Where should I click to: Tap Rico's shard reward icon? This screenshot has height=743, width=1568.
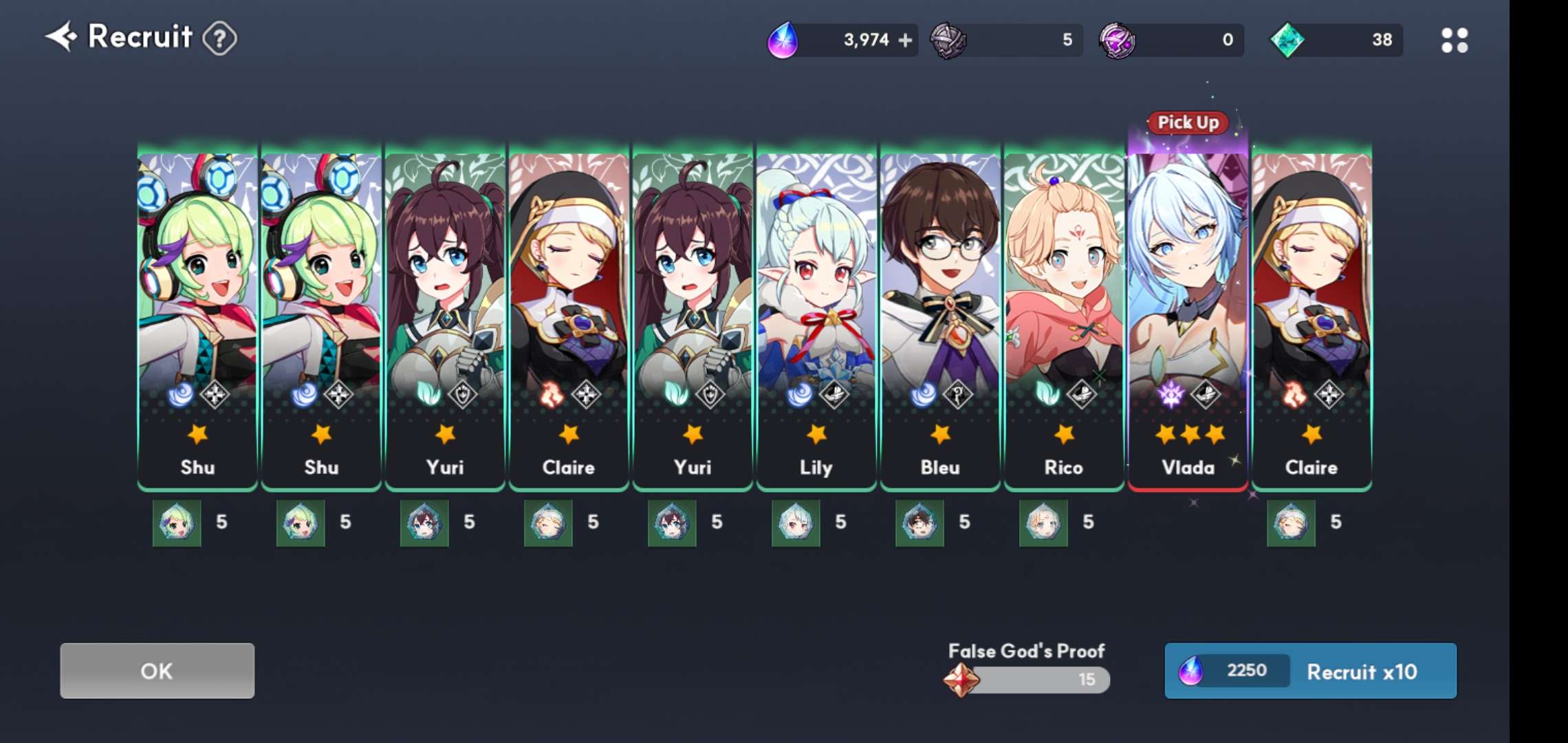[1043, 523]
